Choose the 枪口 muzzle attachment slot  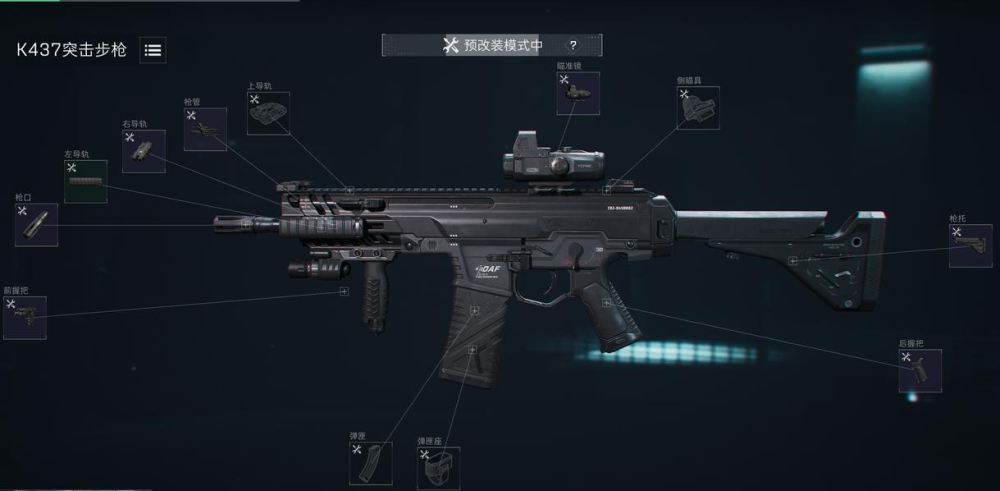tap(36, 224)
